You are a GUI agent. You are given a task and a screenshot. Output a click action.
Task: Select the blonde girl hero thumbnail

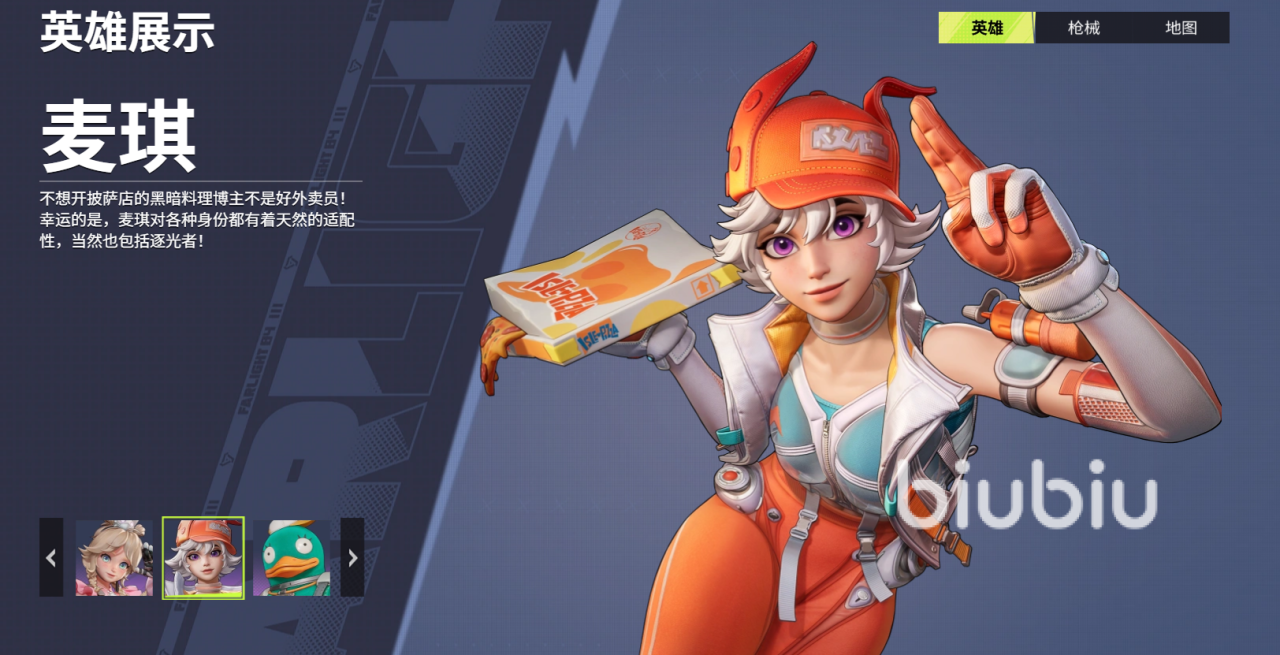tap(114, 557)
